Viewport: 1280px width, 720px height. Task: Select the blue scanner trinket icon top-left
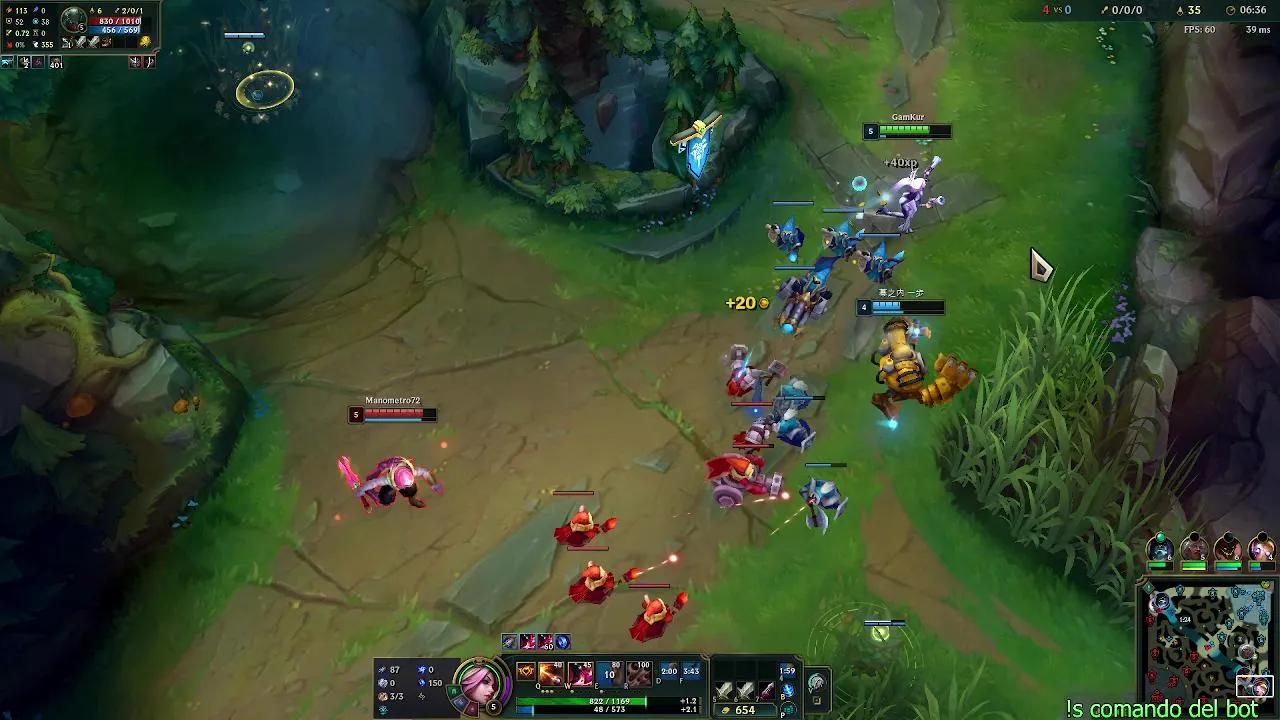(7, 62)
